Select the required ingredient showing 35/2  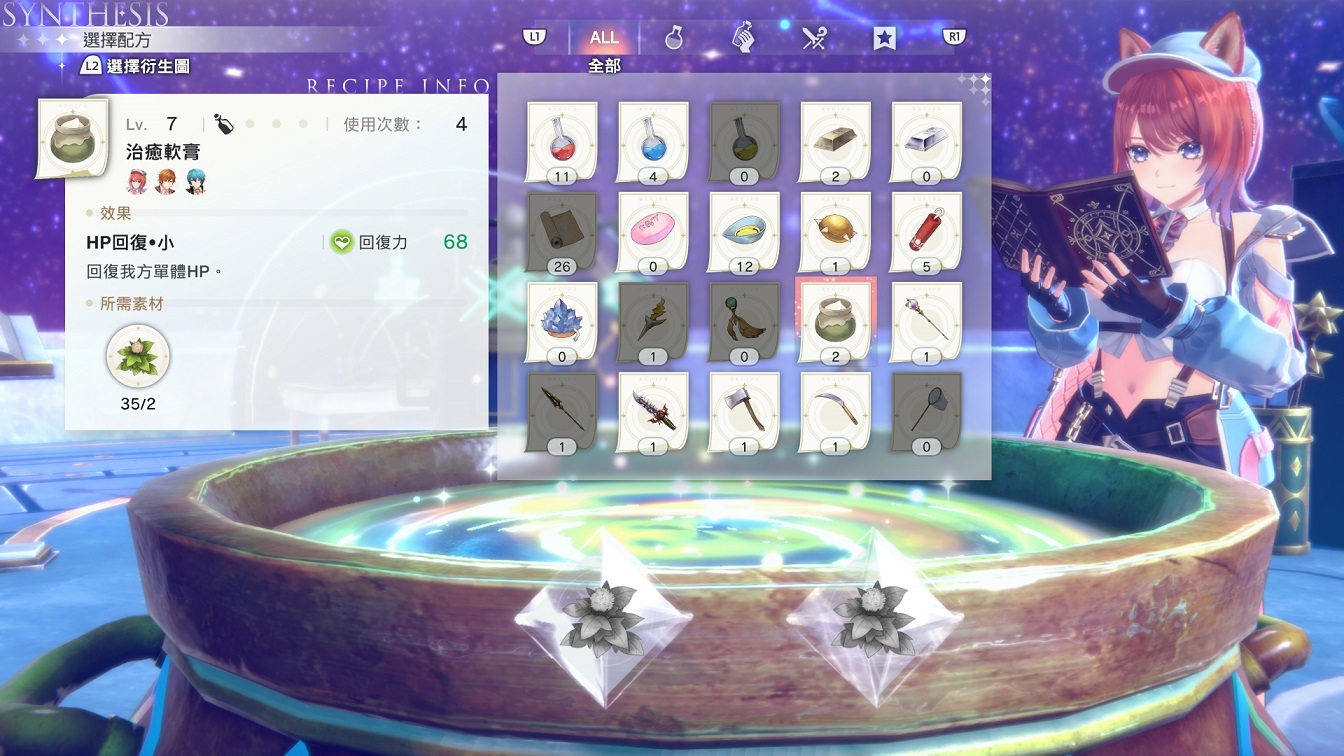click(x=138, y=357)
